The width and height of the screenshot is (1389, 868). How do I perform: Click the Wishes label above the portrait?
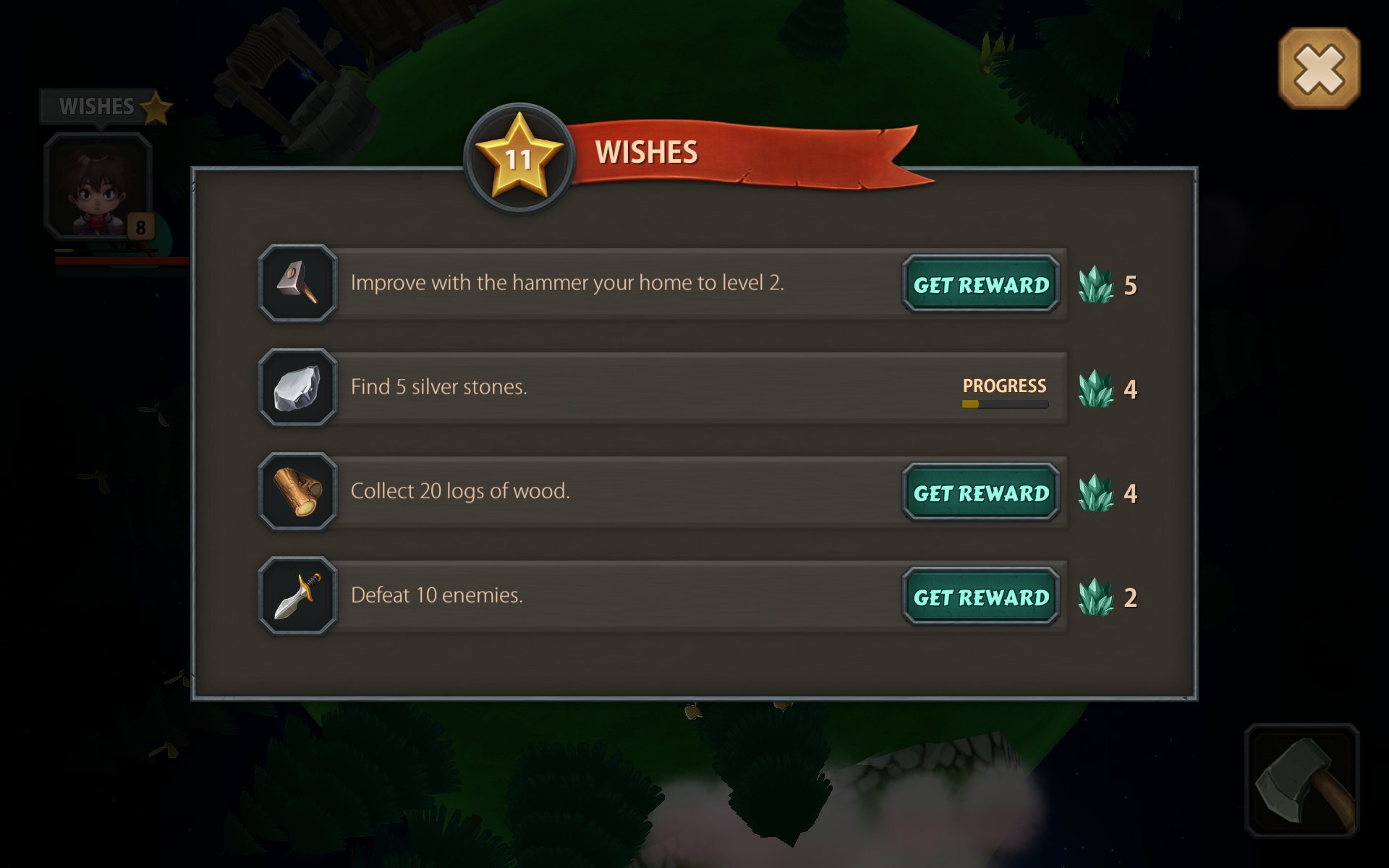pyautogui.click(x=97, y=106)
